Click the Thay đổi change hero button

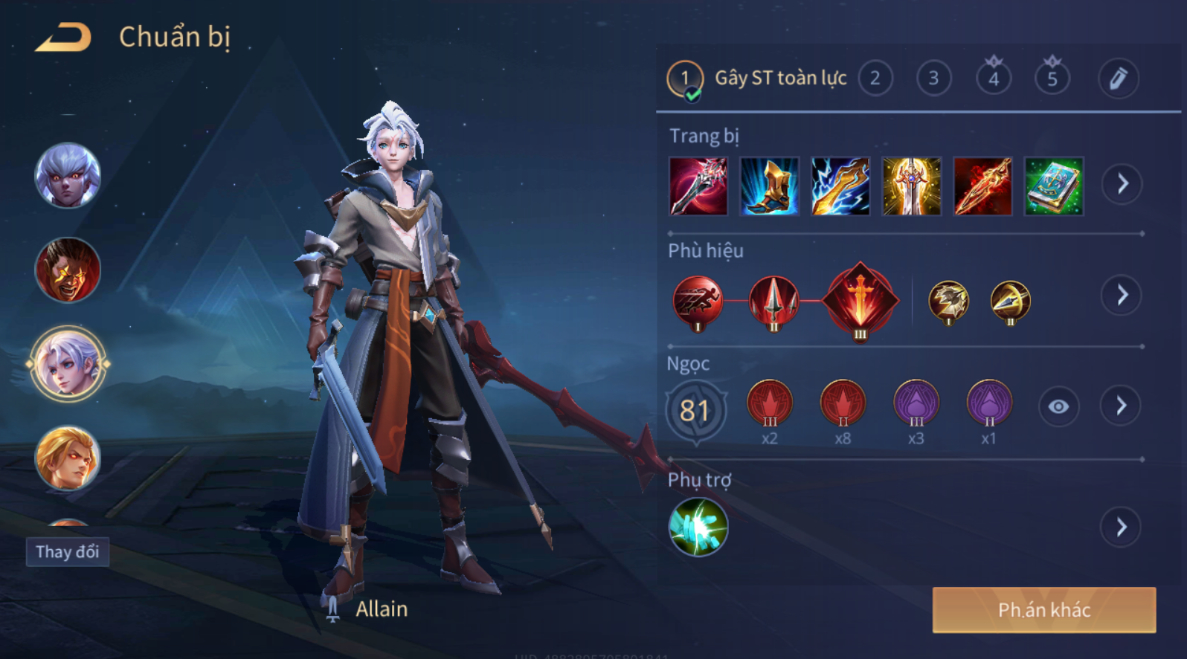coord(67,552)
